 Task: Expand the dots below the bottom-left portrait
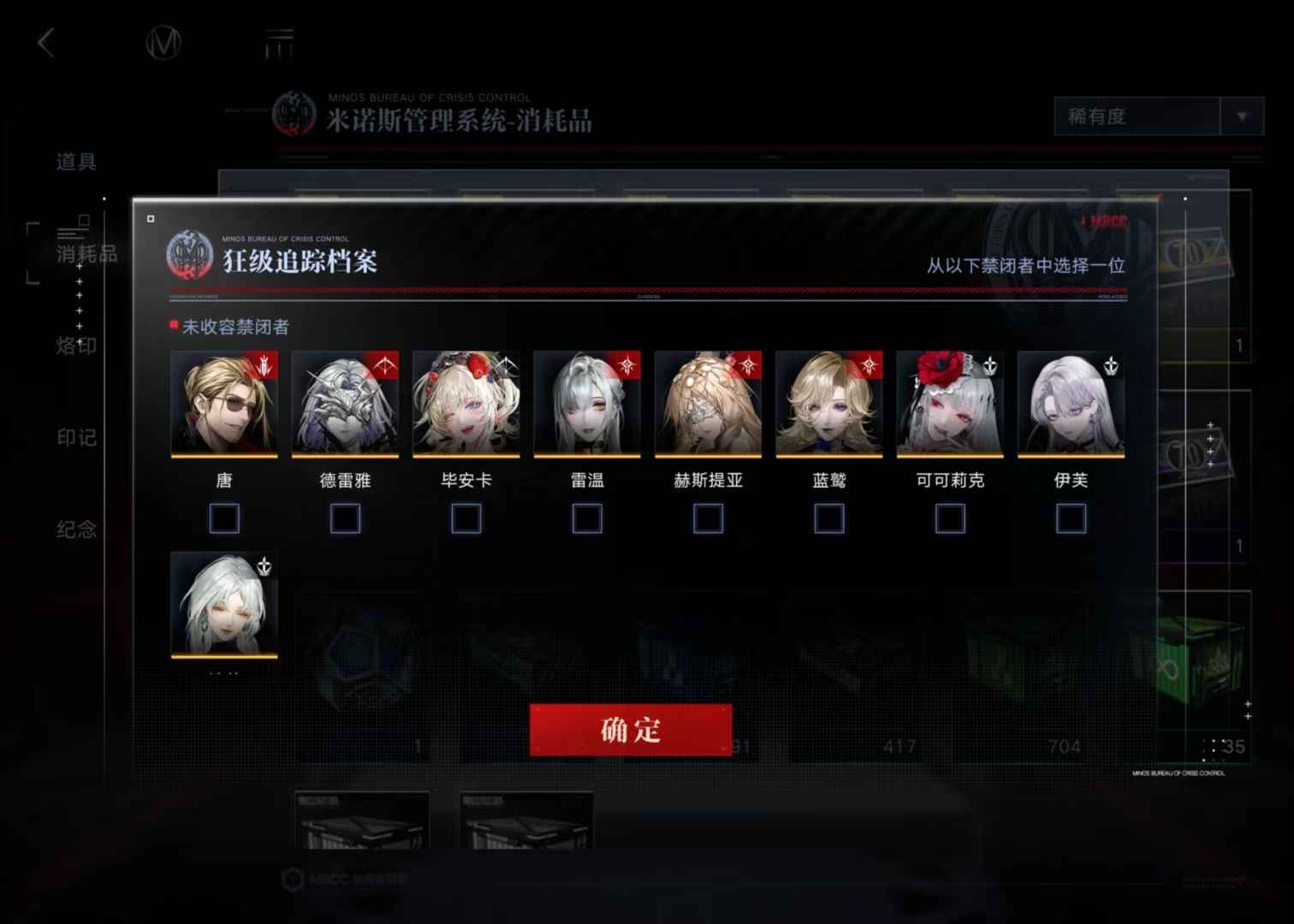point(224,675)
